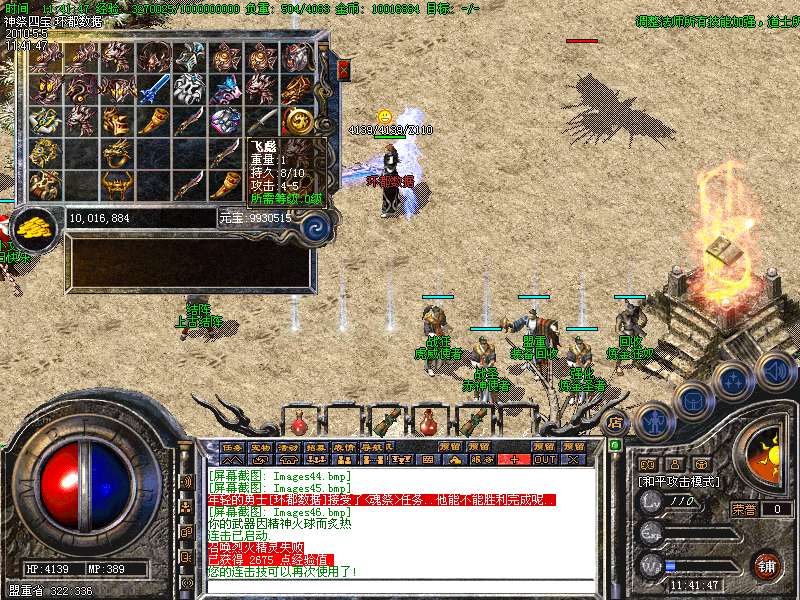The image size is (800, 600).
Task: Click the 任务 quest button
Action: point(233,447)
